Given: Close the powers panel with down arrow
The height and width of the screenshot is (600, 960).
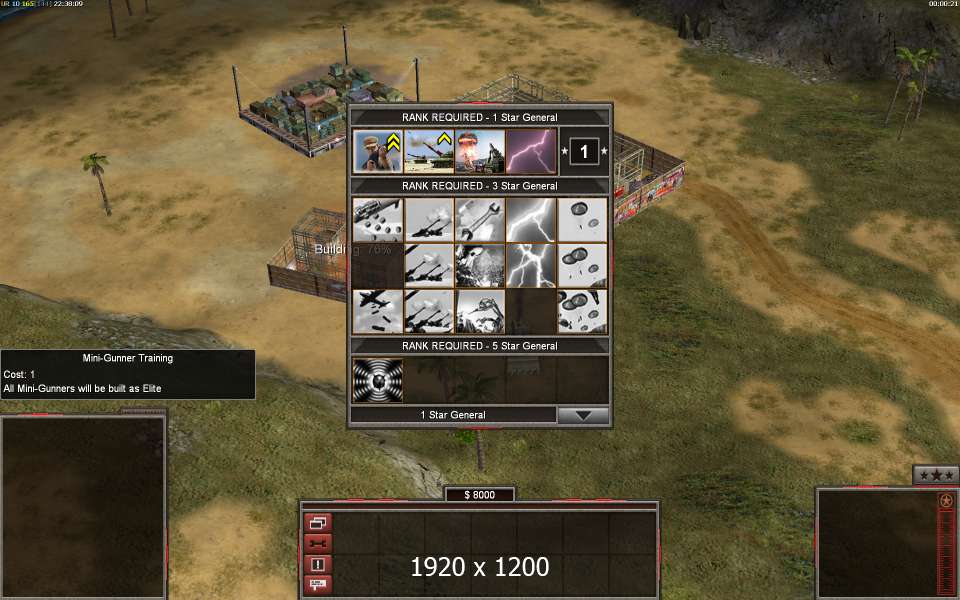Looking at the screenshot, I should click(583, 415).
